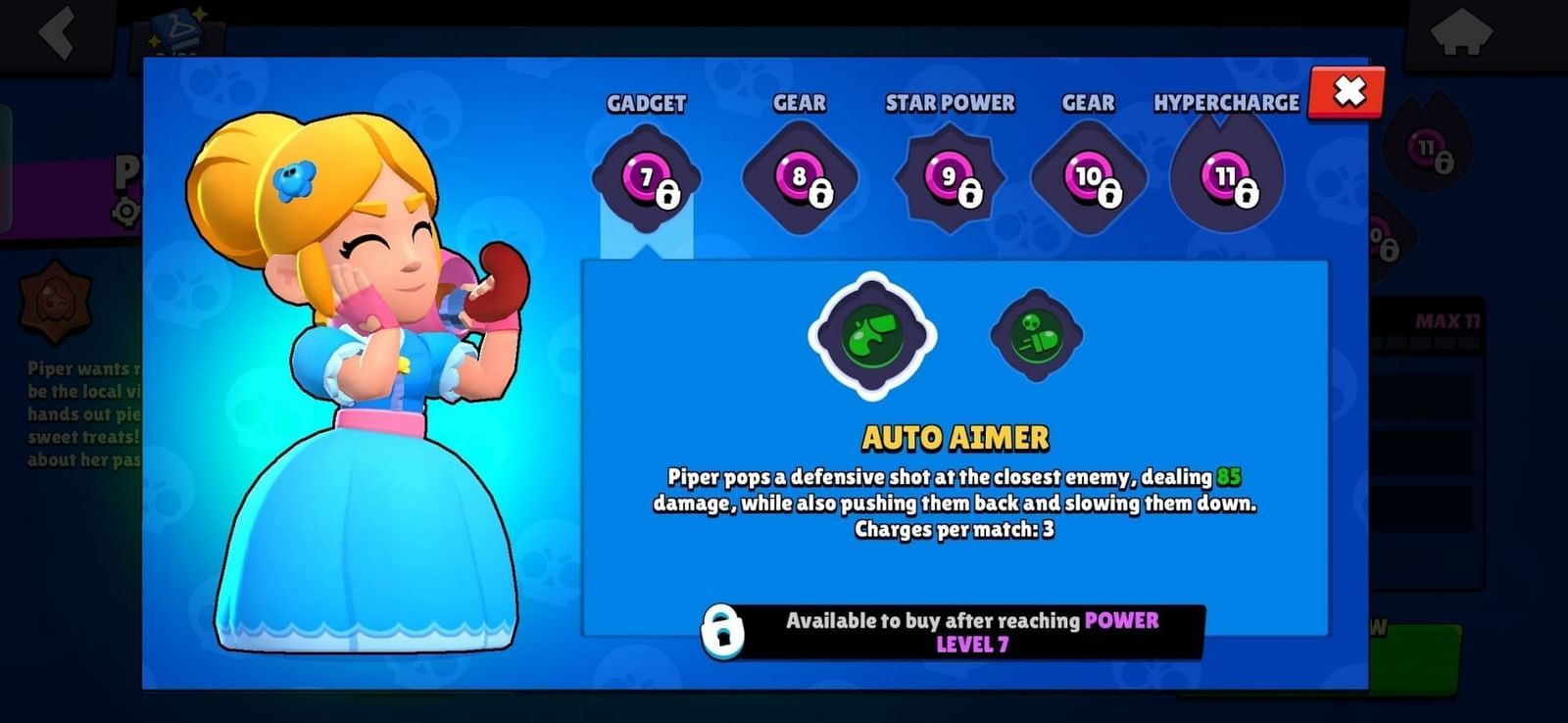Switch to the HYPERCHARGE tab
The height and width of the screenshot is (723, 1568).
(x=1226, y=102)
